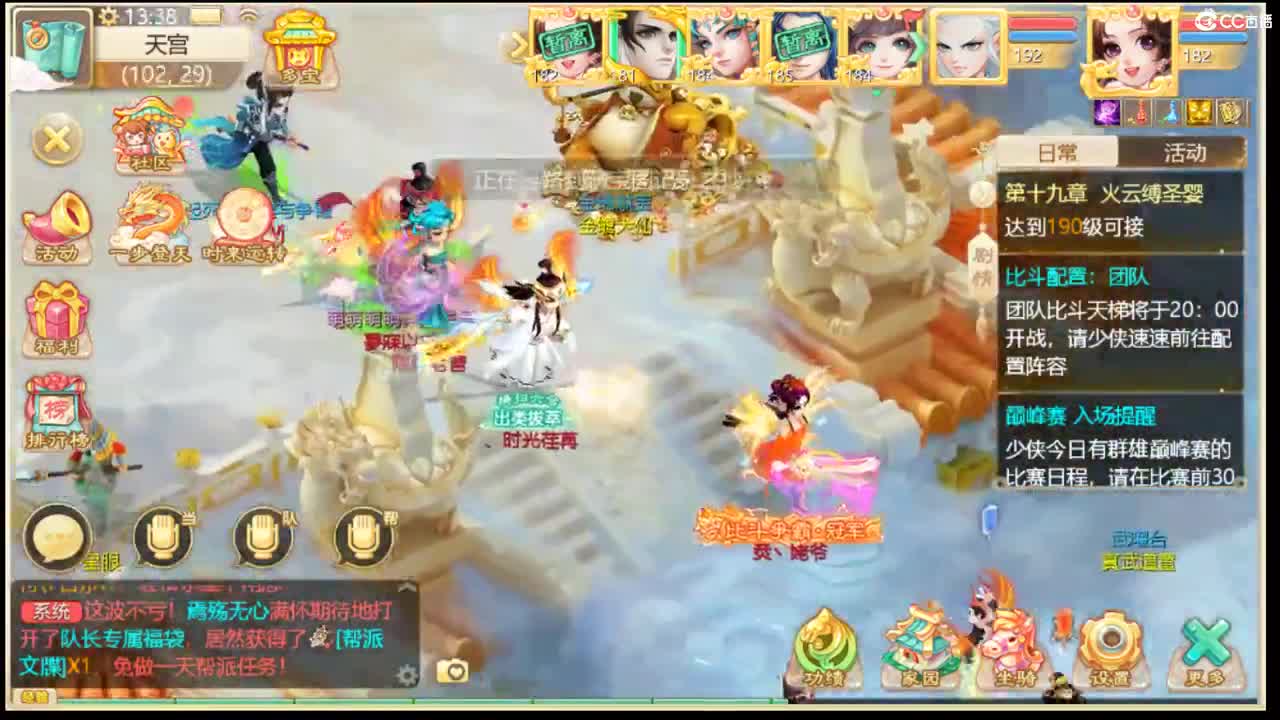Collapse the left sidebar with the X button
The height and width of the screenshot is (720, 1280).
(x=55, y=140)
